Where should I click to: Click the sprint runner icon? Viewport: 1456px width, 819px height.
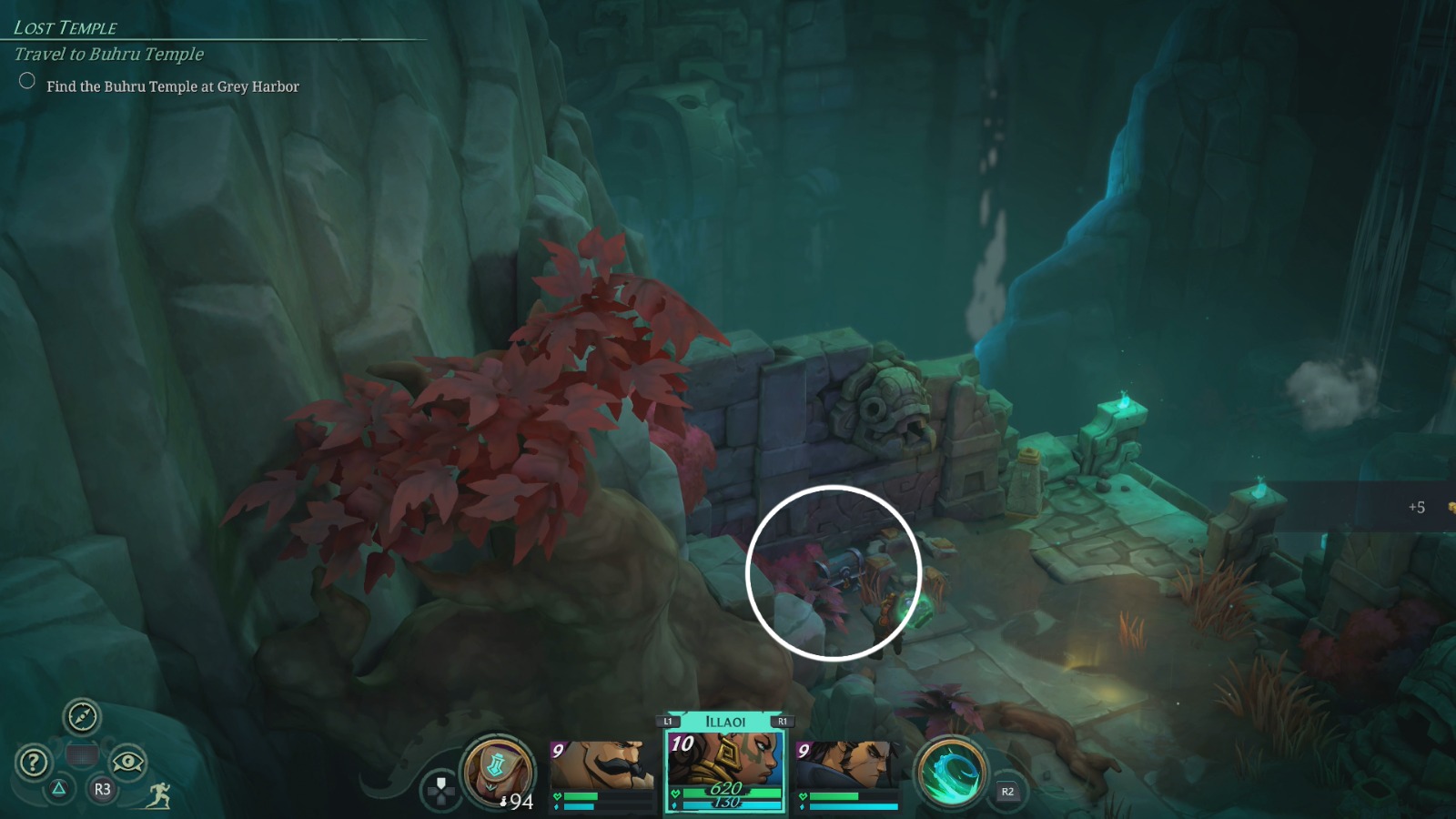coord(157,794)
